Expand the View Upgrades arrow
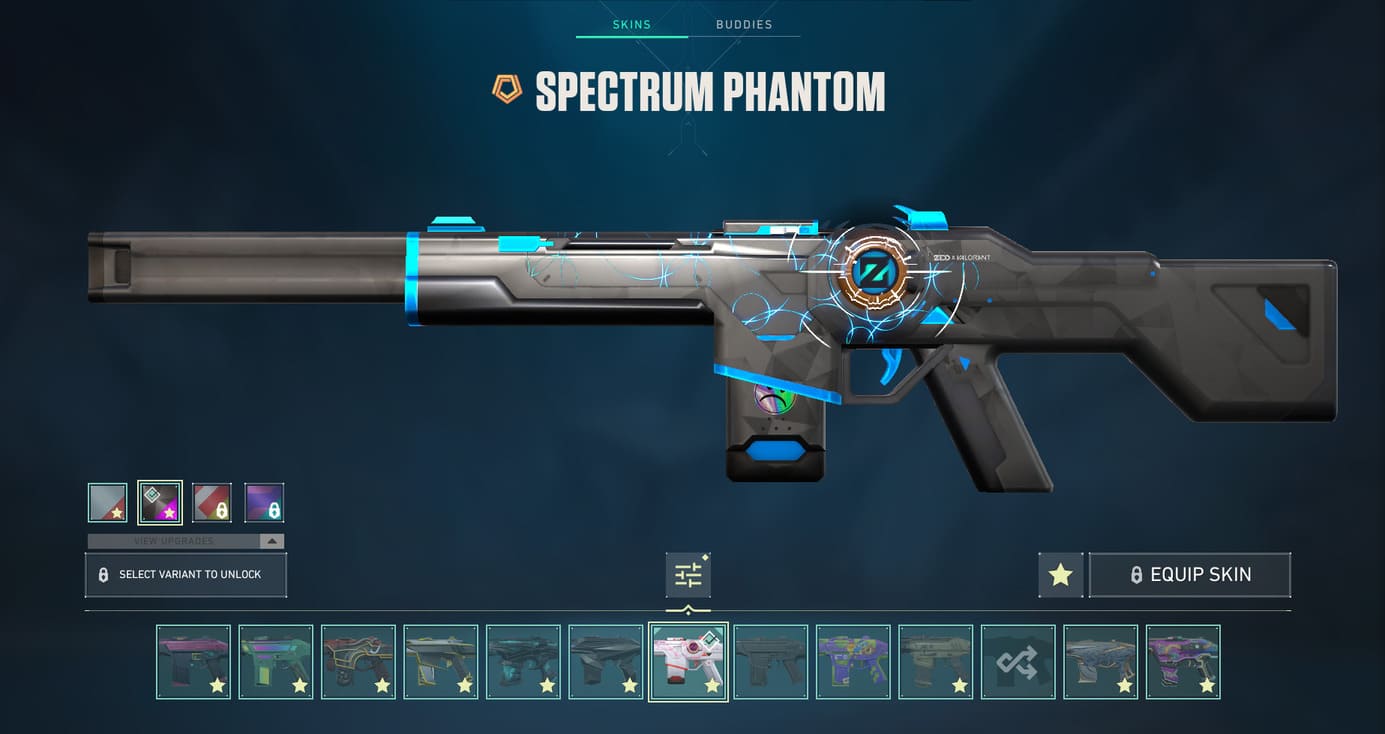Image resolution: width=1385 pixels, height=734 pixels. click(270, 541)
